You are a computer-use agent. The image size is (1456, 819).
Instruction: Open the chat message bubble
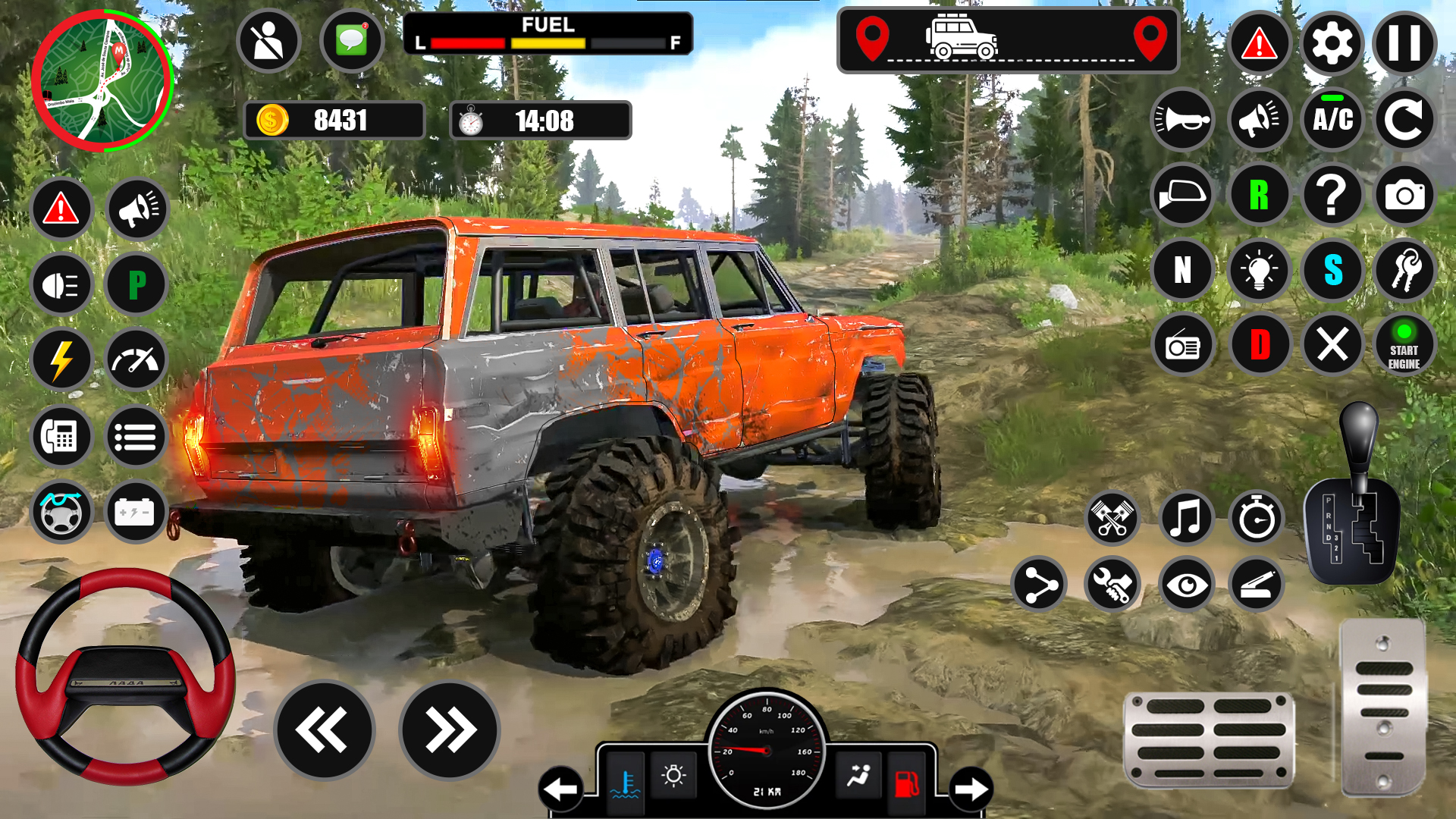coord(351,40)
